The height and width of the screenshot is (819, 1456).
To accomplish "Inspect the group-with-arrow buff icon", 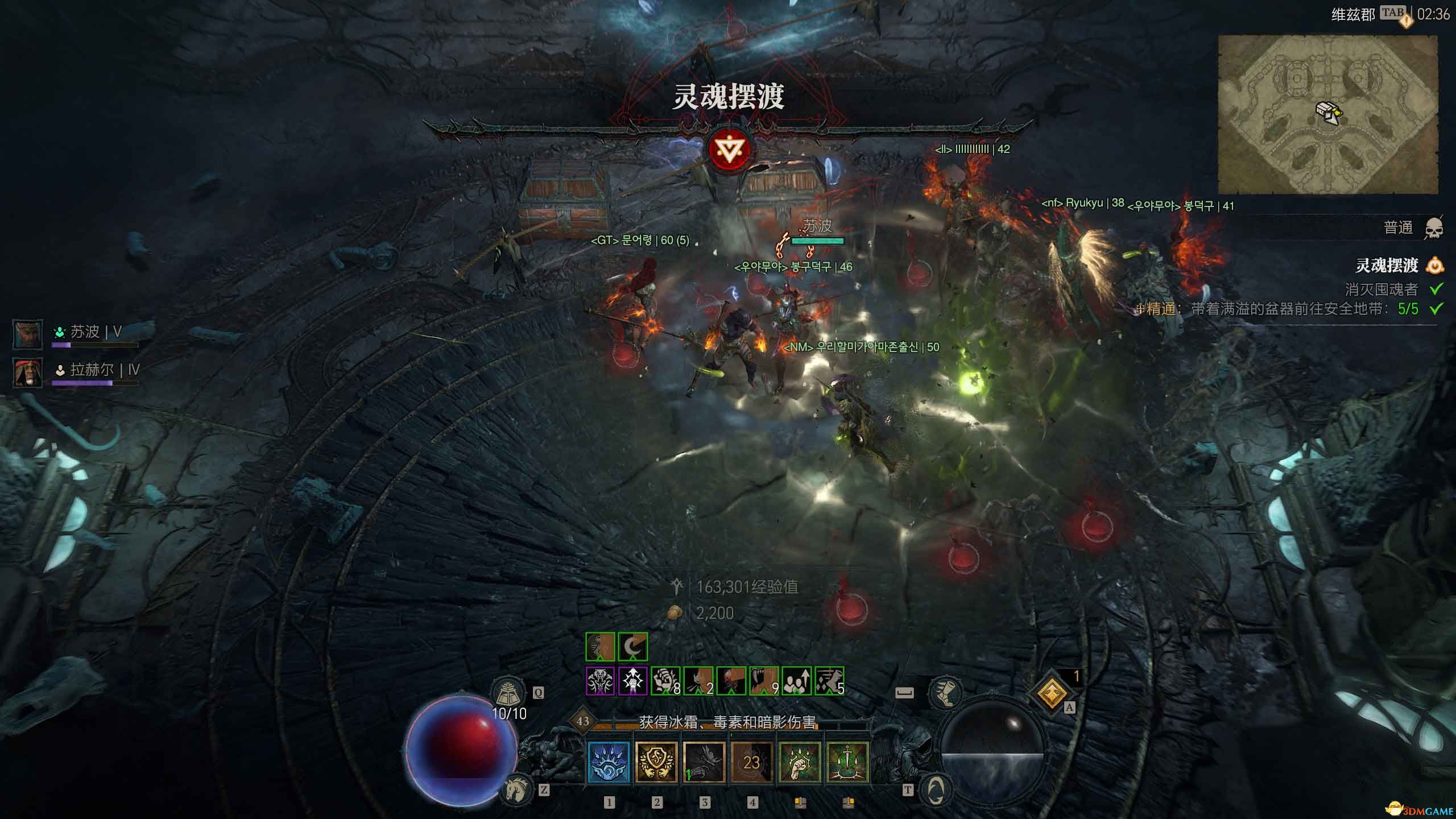I will point(796,681).
